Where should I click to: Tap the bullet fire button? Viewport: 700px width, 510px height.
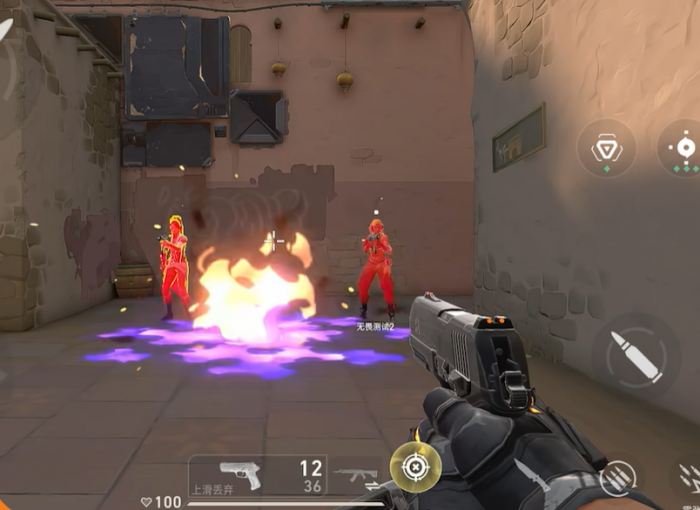(x=636, y=357)
